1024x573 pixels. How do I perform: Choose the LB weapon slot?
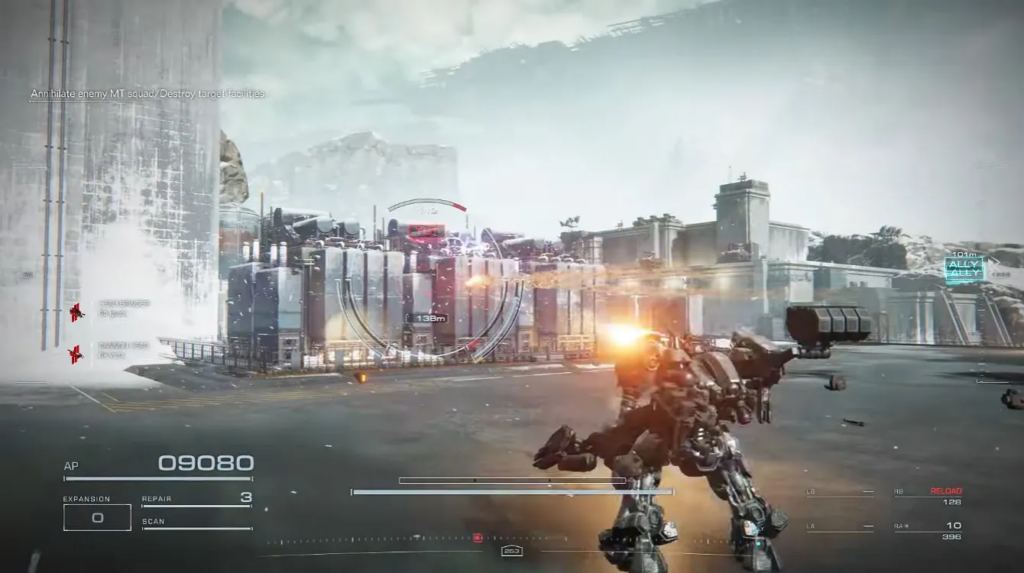click(840, 494)
